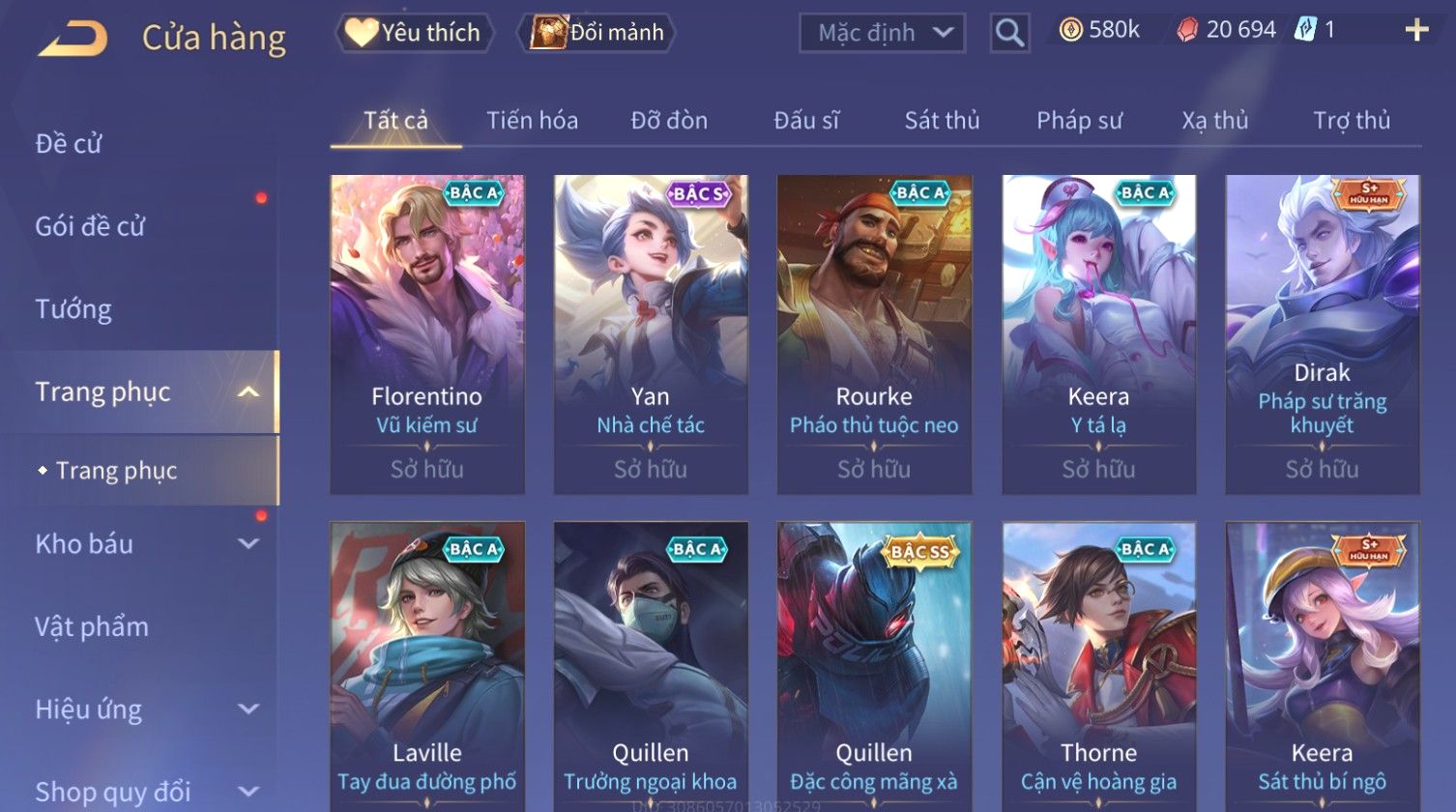Screen dimensions: 1456x812
Task: Switch to the Đỡ đòn tab
Action: point(669,121)
